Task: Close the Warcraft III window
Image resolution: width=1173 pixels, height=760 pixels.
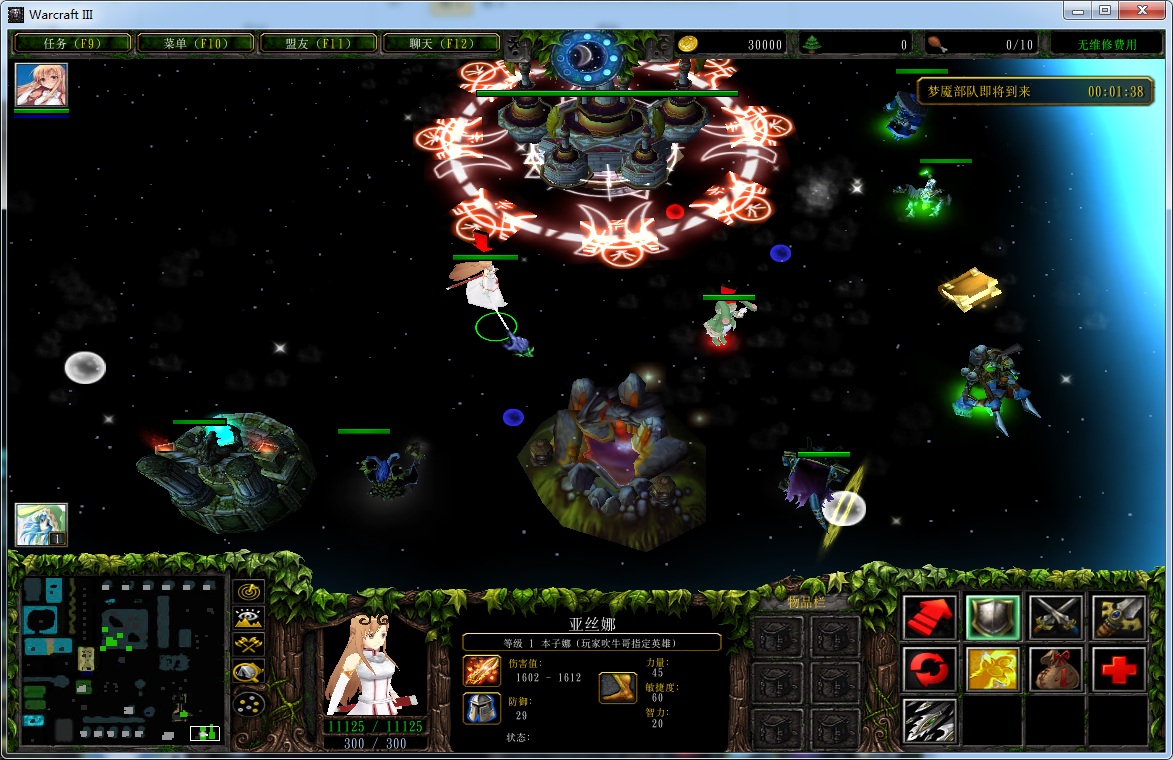Action: (1147, 11)
